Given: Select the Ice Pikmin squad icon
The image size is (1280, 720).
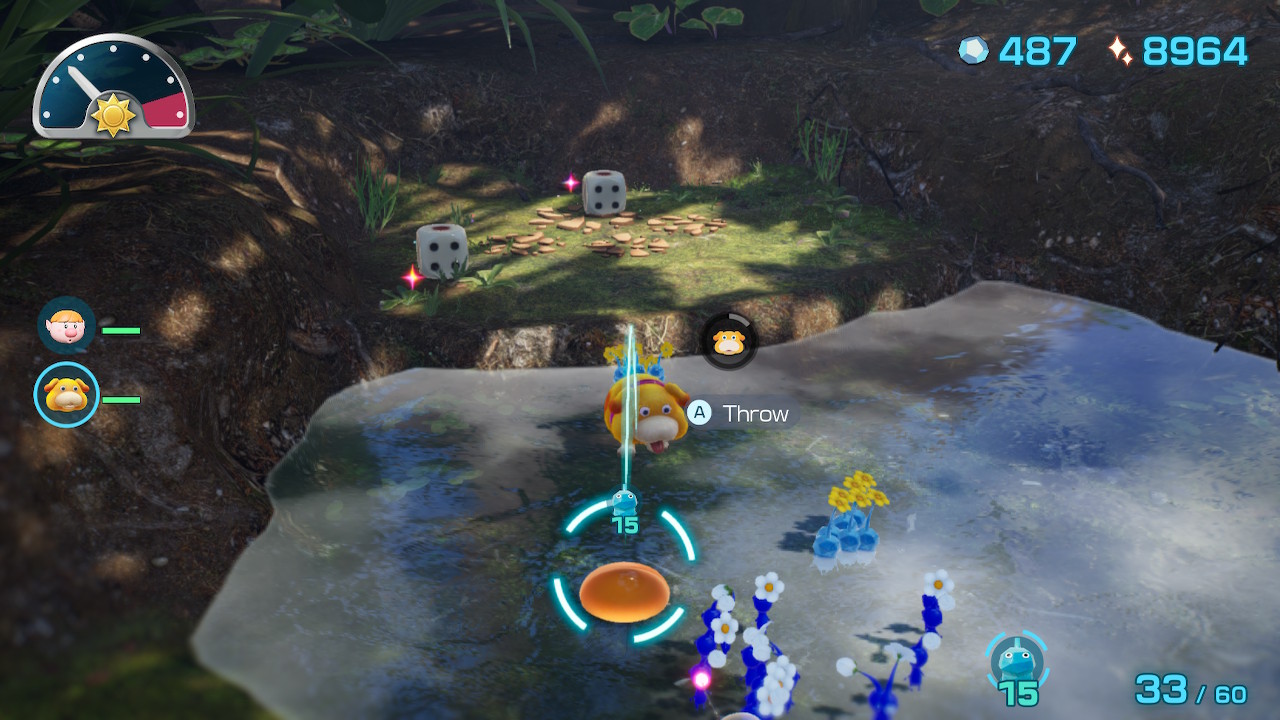Looking at the screenshot, I should [x=1016, y=660].
